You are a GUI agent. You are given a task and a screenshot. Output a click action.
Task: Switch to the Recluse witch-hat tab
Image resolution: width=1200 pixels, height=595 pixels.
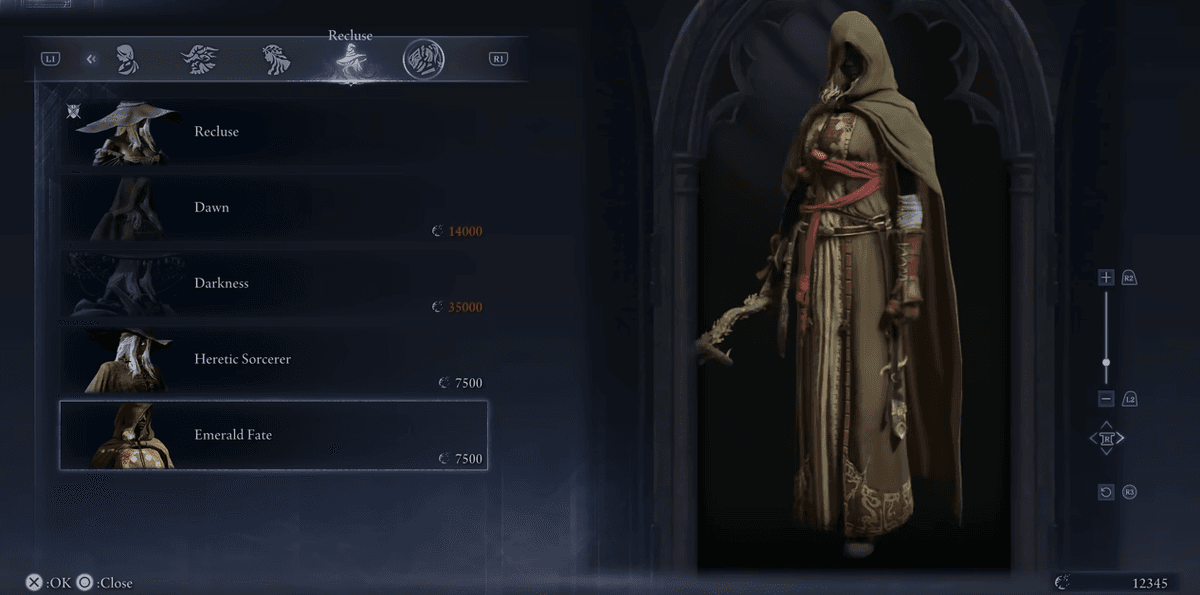tap(350, 61)
